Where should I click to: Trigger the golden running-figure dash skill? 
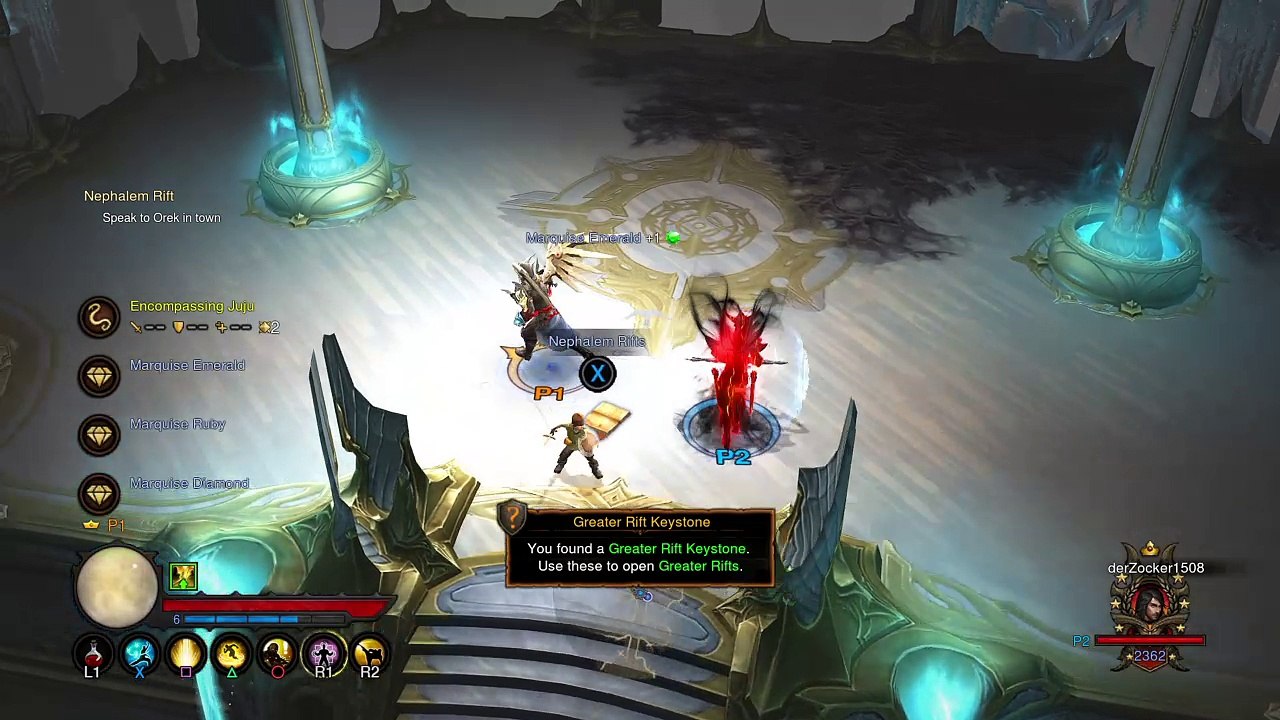231,654
